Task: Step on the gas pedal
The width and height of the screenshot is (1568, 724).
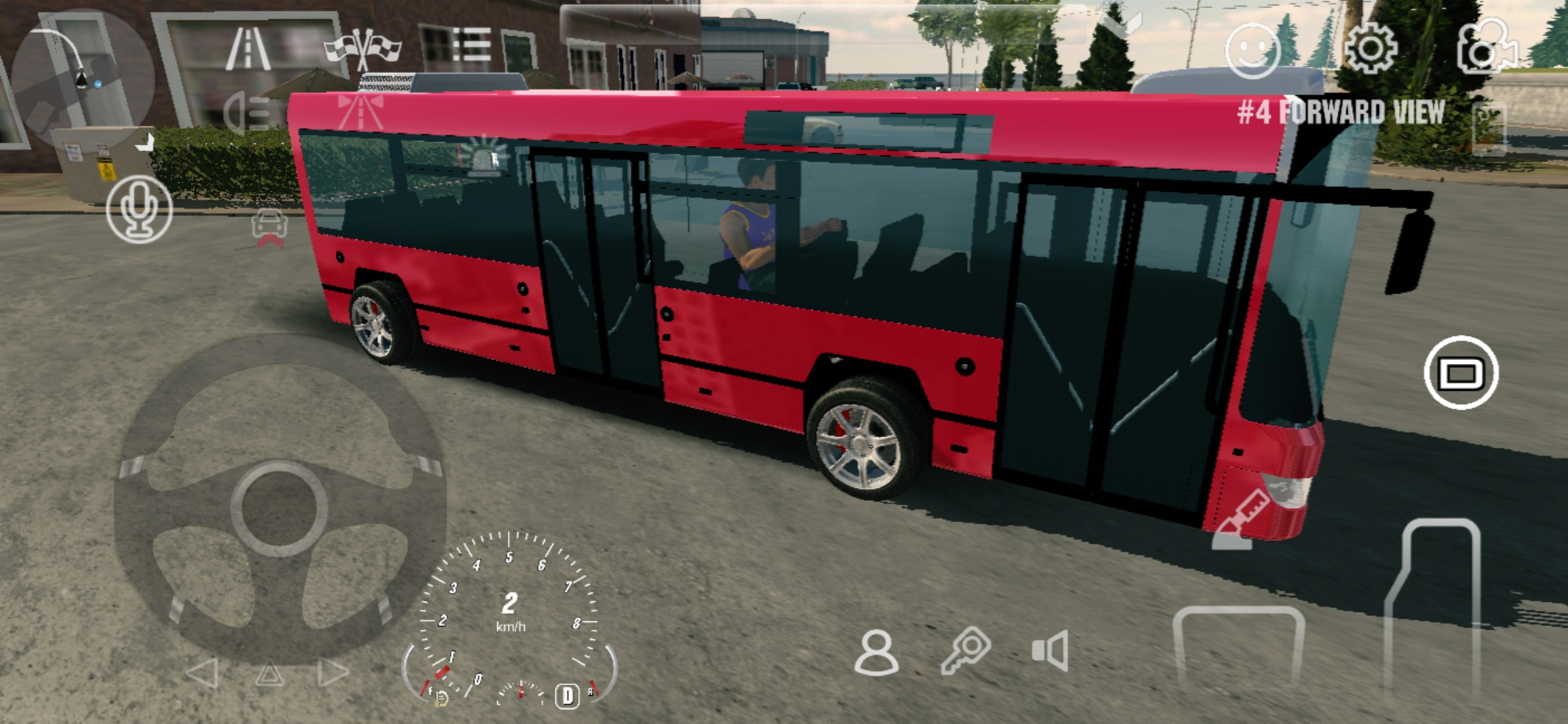Action: [1434, 603]
